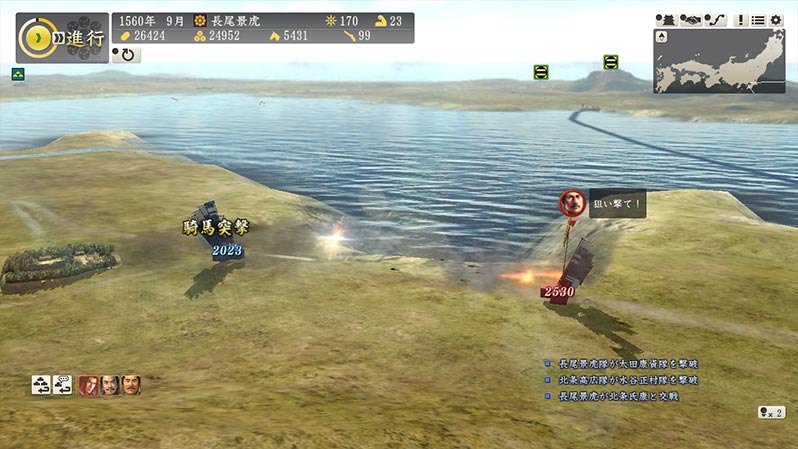Click the compass button on the minimap
The height and width of the screenshot is (449, 798).
coord(663,38)
